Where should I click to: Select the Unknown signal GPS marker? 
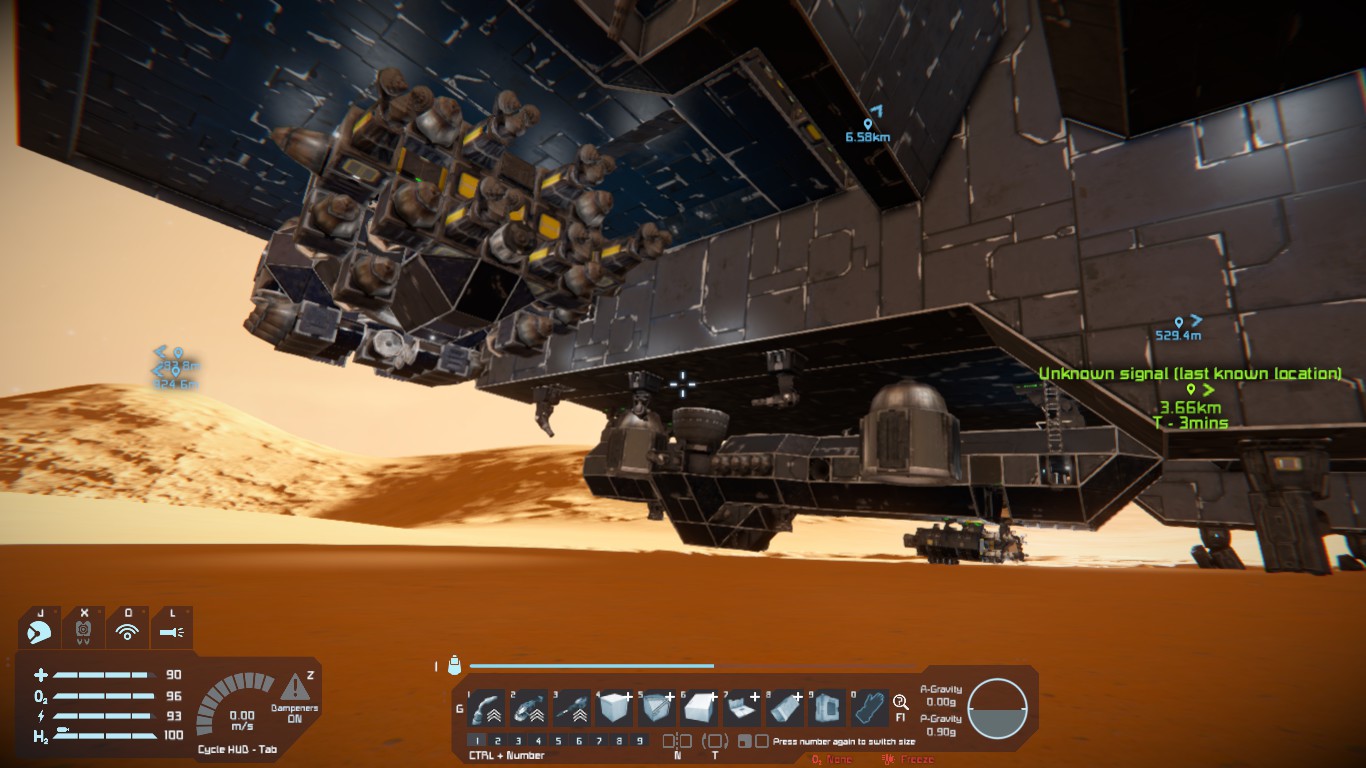(1190, 389)
